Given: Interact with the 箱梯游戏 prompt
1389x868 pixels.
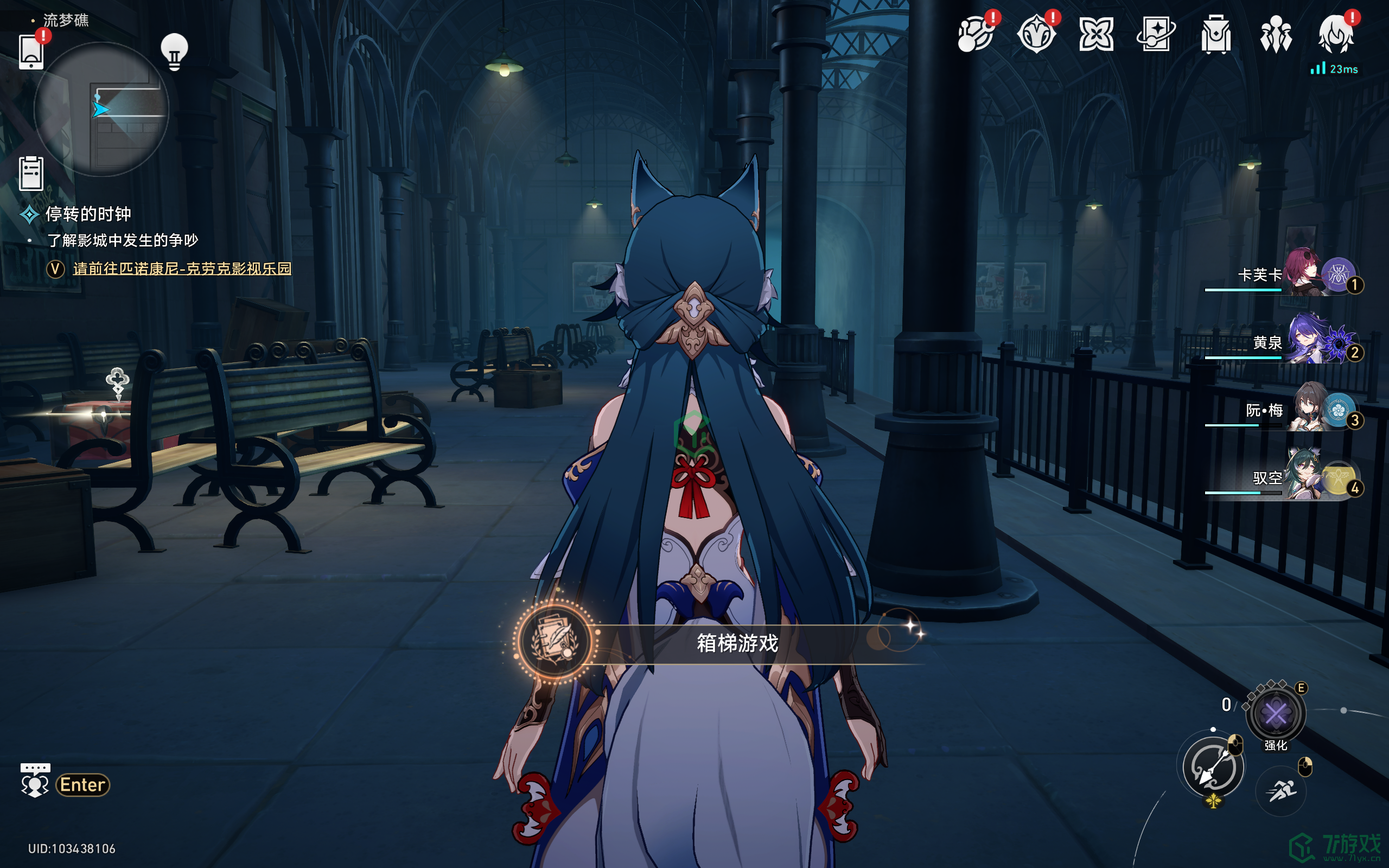Looking at the screenshot, I should tap(737, 643).
